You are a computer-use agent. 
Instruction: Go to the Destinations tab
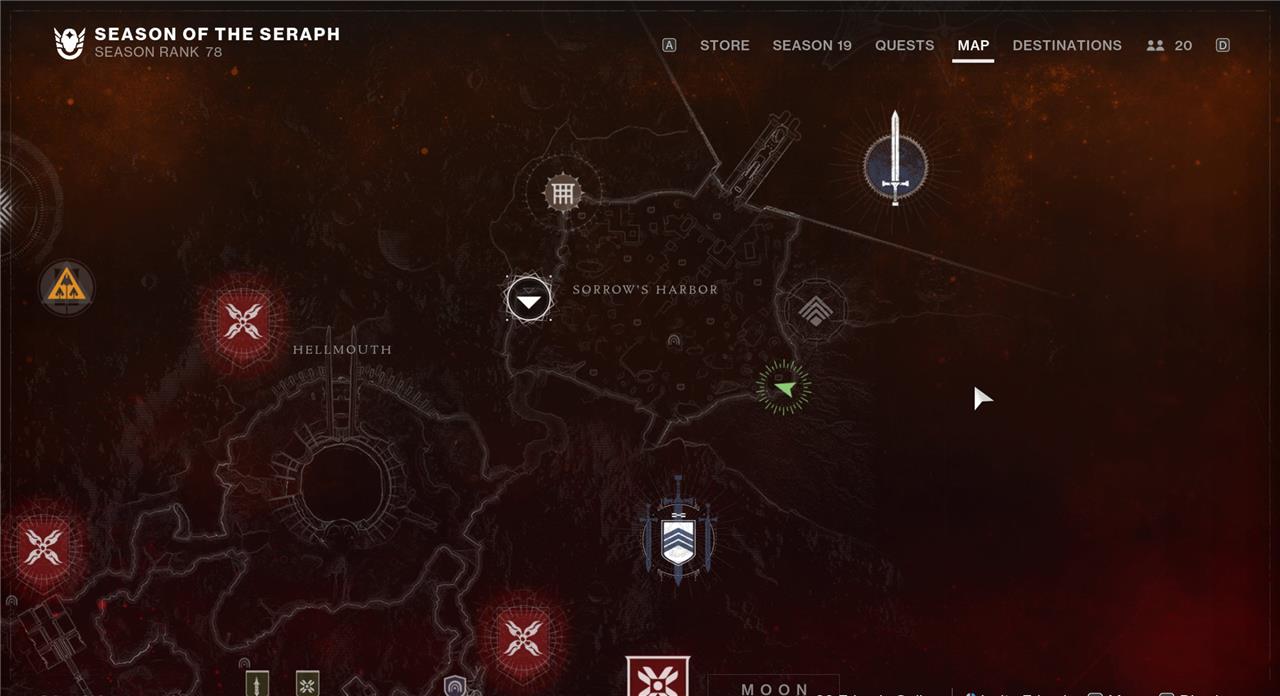pyautogui.click(x=1067, y=45)
